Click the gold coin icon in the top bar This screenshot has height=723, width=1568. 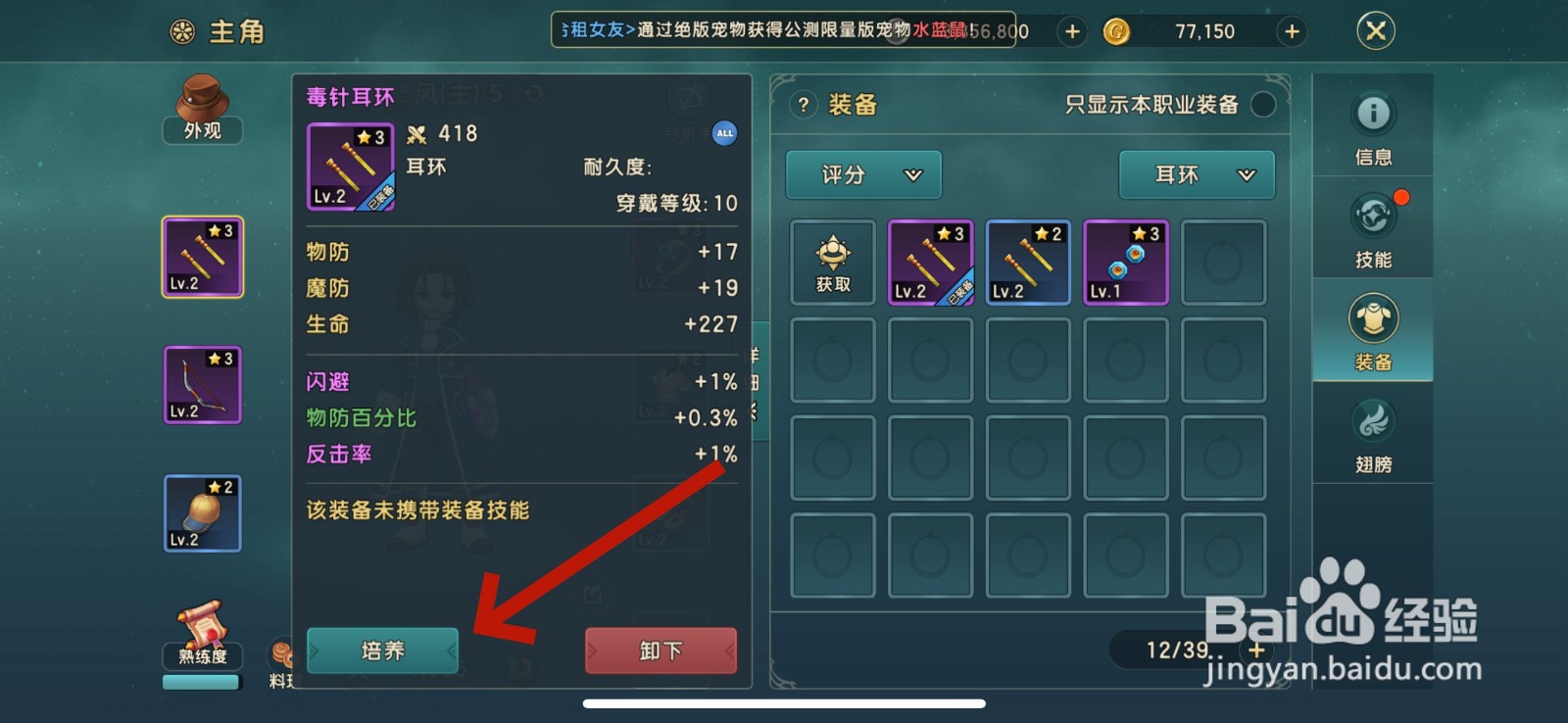point(1117,30)
